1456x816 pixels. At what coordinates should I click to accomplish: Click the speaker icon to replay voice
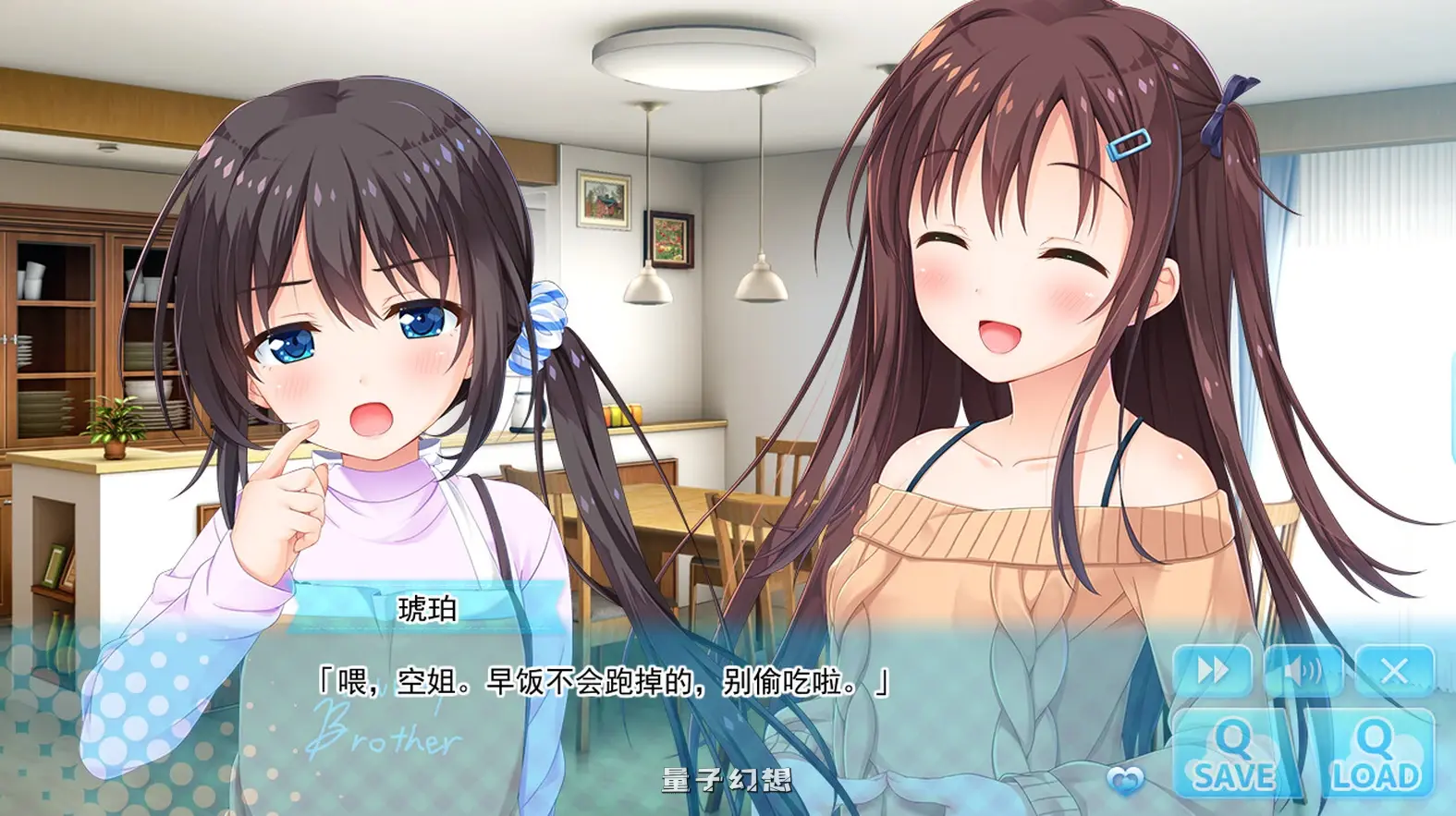[x=1304, y=670]
